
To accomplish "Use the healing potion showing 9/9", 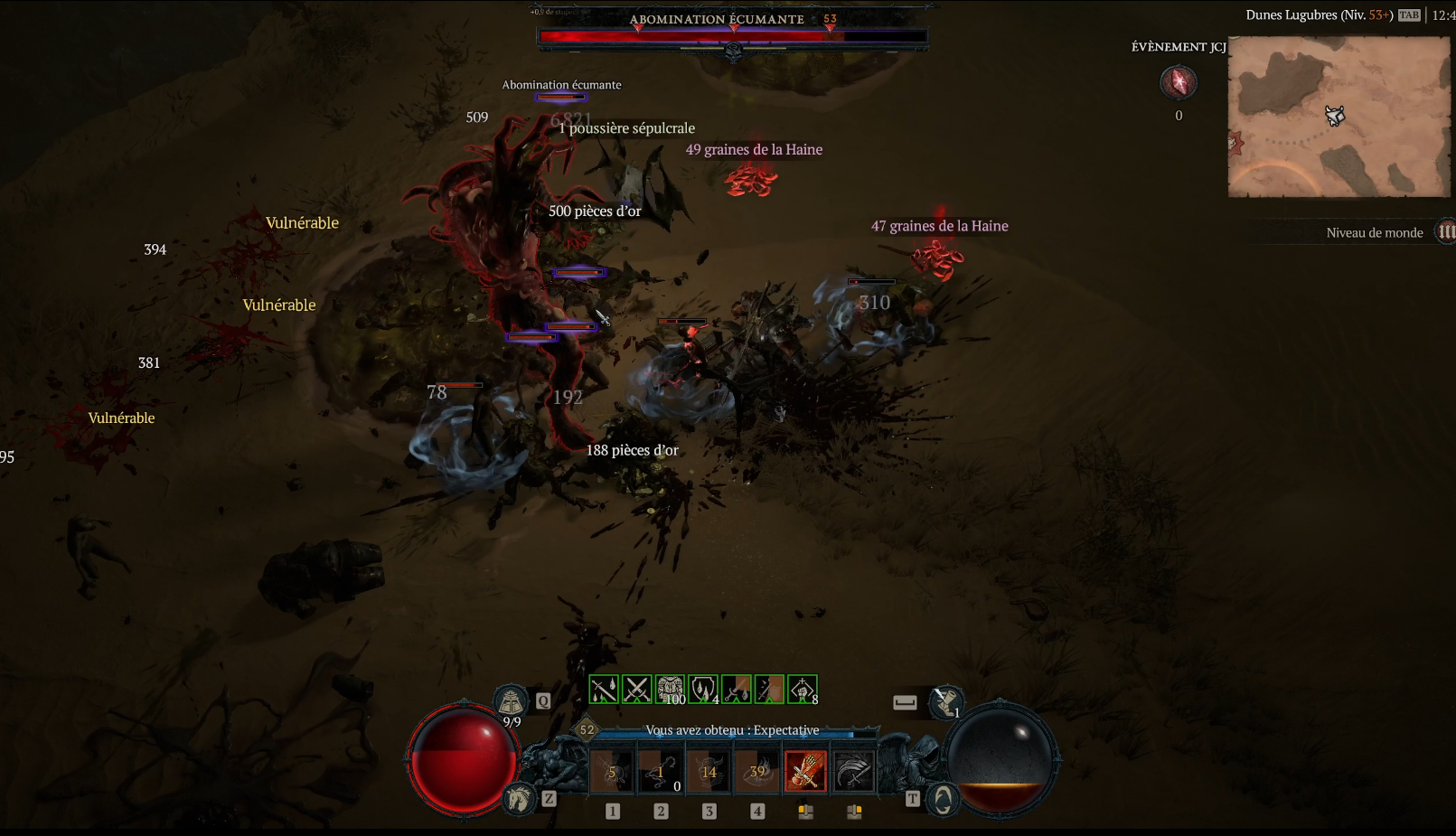I will point(511,702).
